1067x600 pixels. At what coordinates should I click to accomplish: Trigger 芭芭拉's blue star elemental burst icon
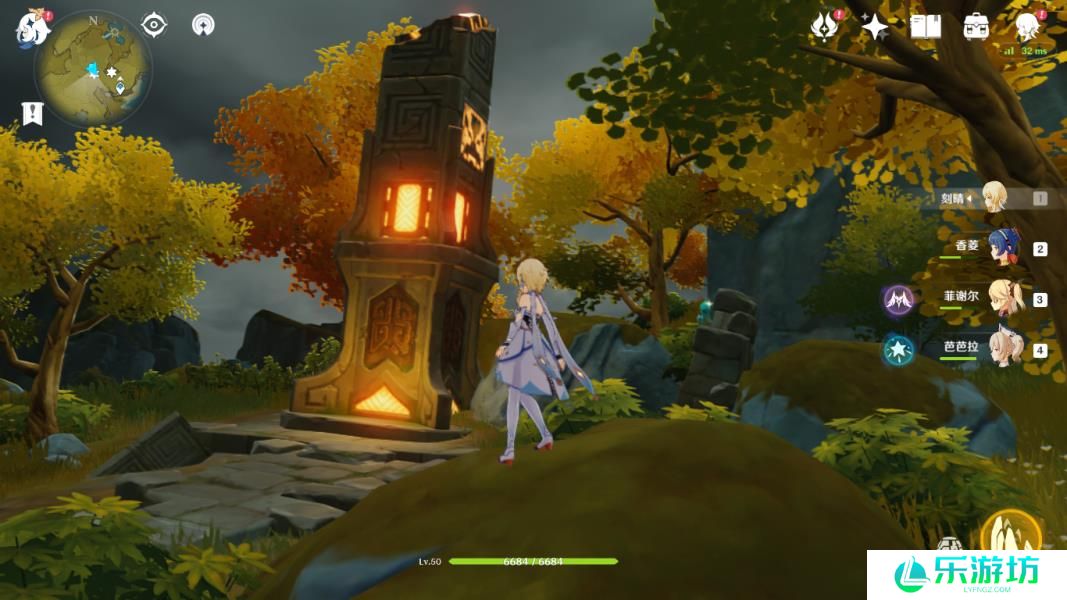[x=899, y=350]
